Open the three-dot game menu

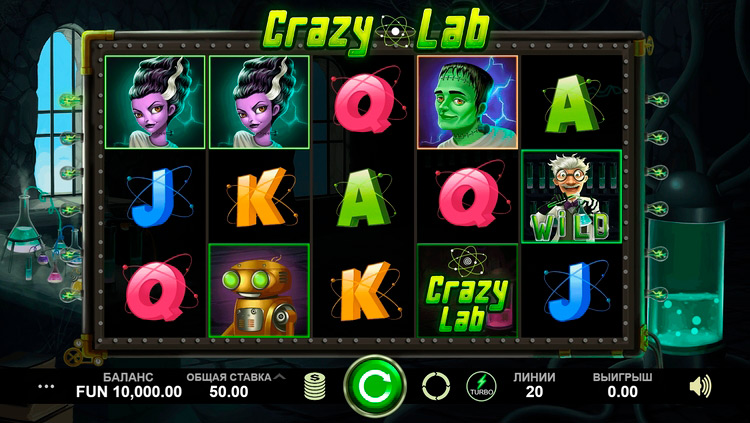(43, 385)
